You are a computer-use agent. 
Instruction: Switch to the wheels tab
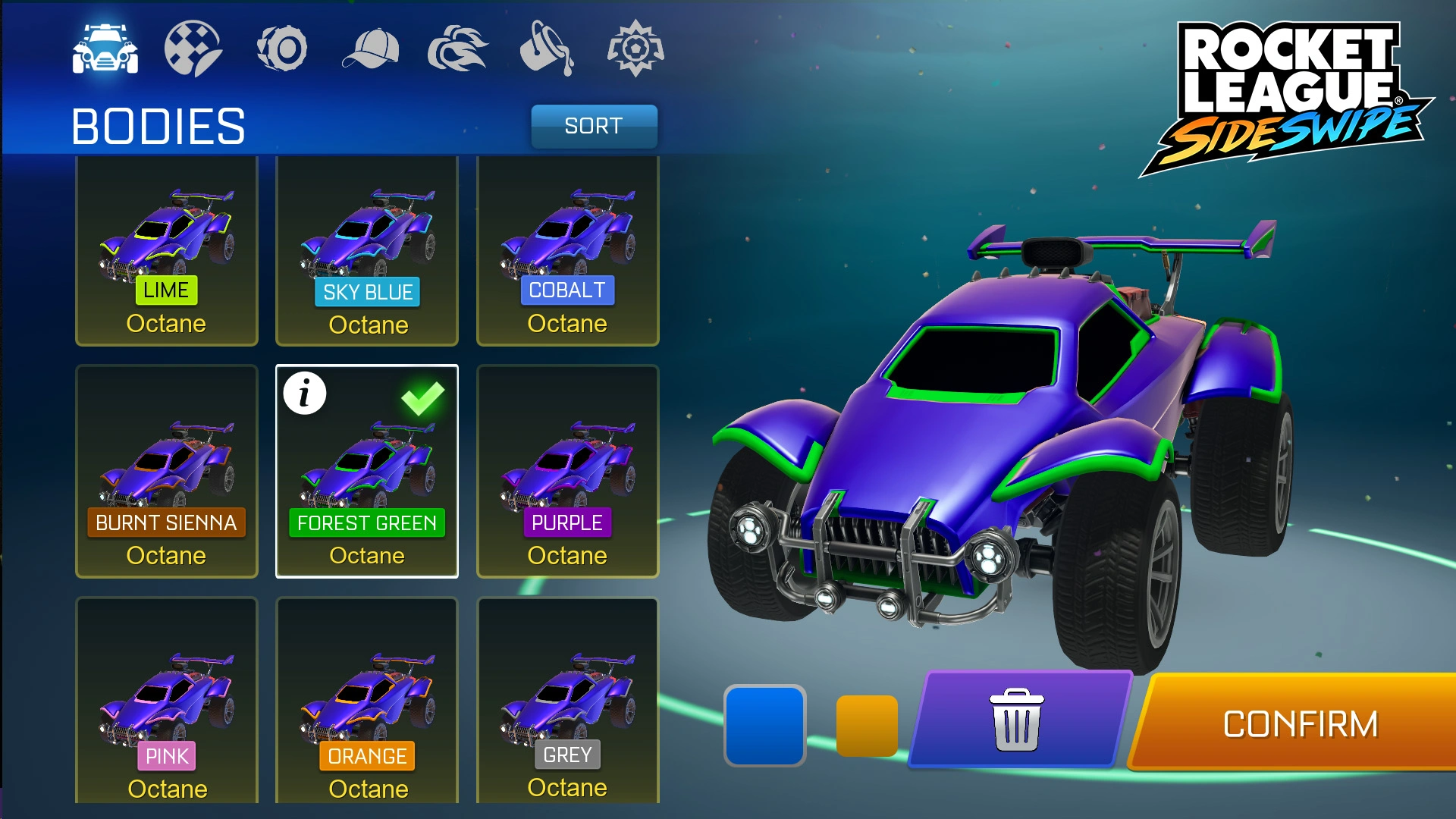[282, 49]
